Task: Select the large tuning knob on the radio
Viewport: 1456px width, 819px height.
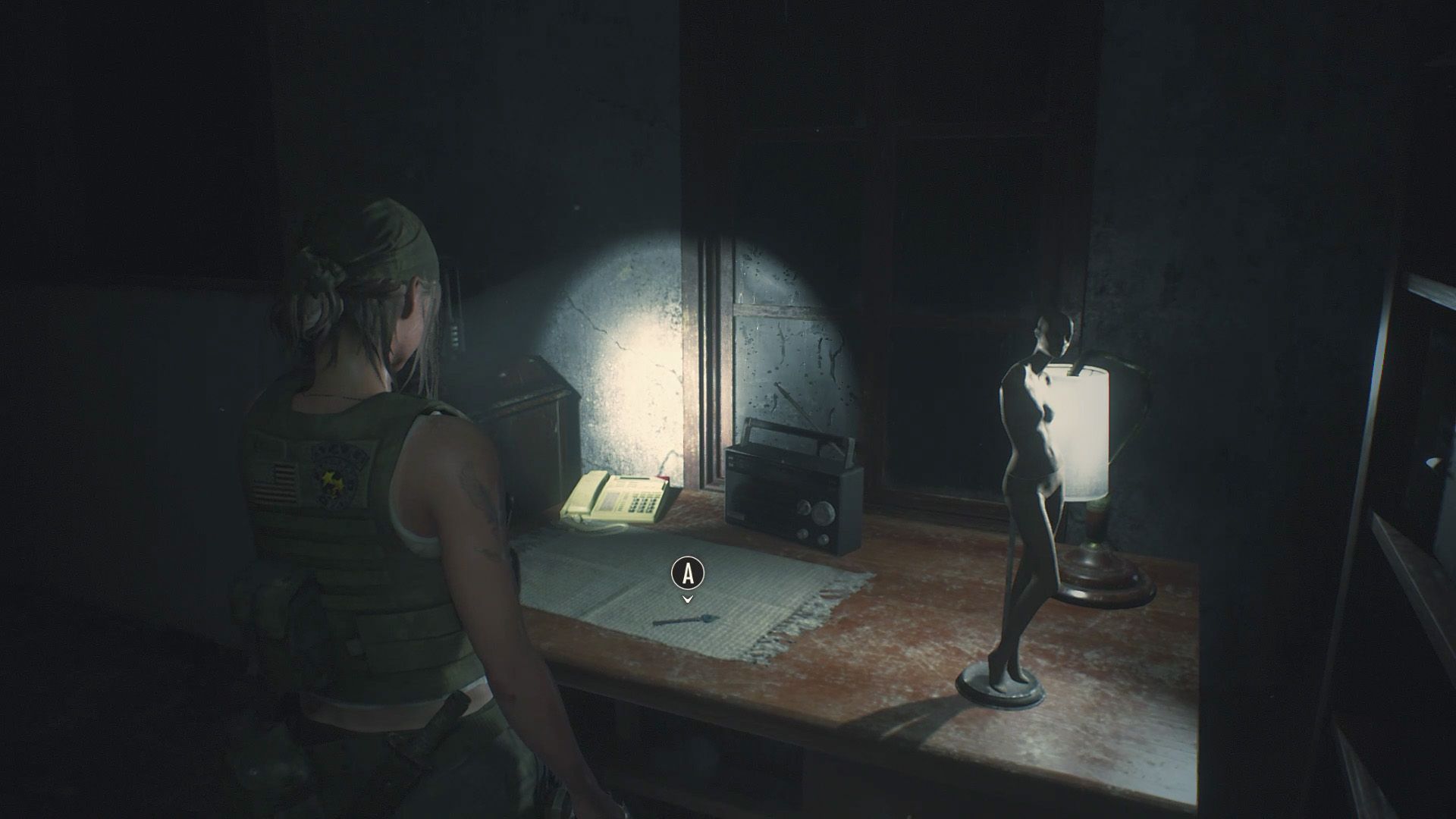Action: (824, 511)
